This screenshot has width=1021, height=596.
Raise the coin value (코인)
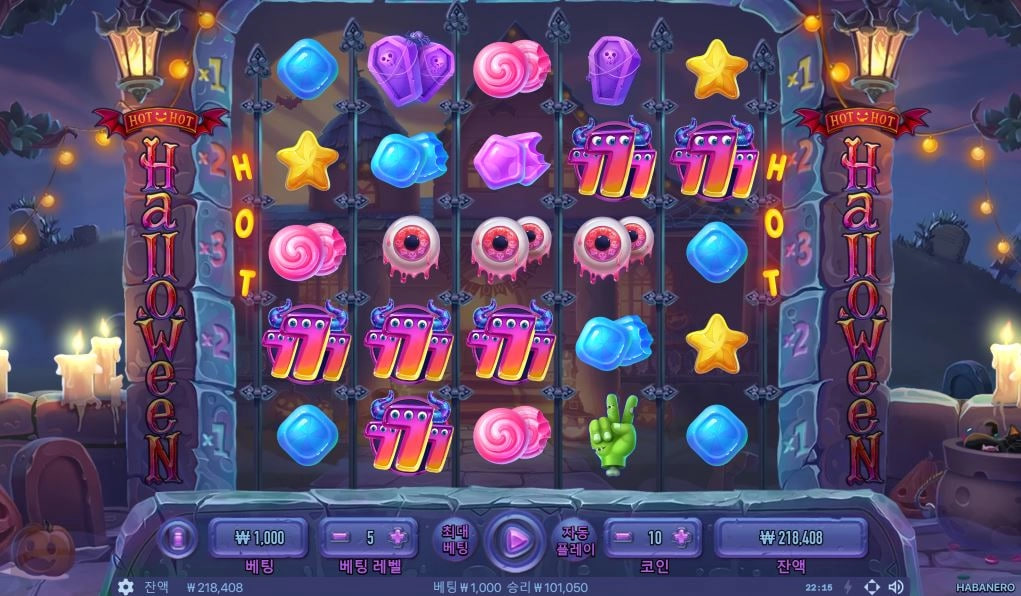coord(682,537)
